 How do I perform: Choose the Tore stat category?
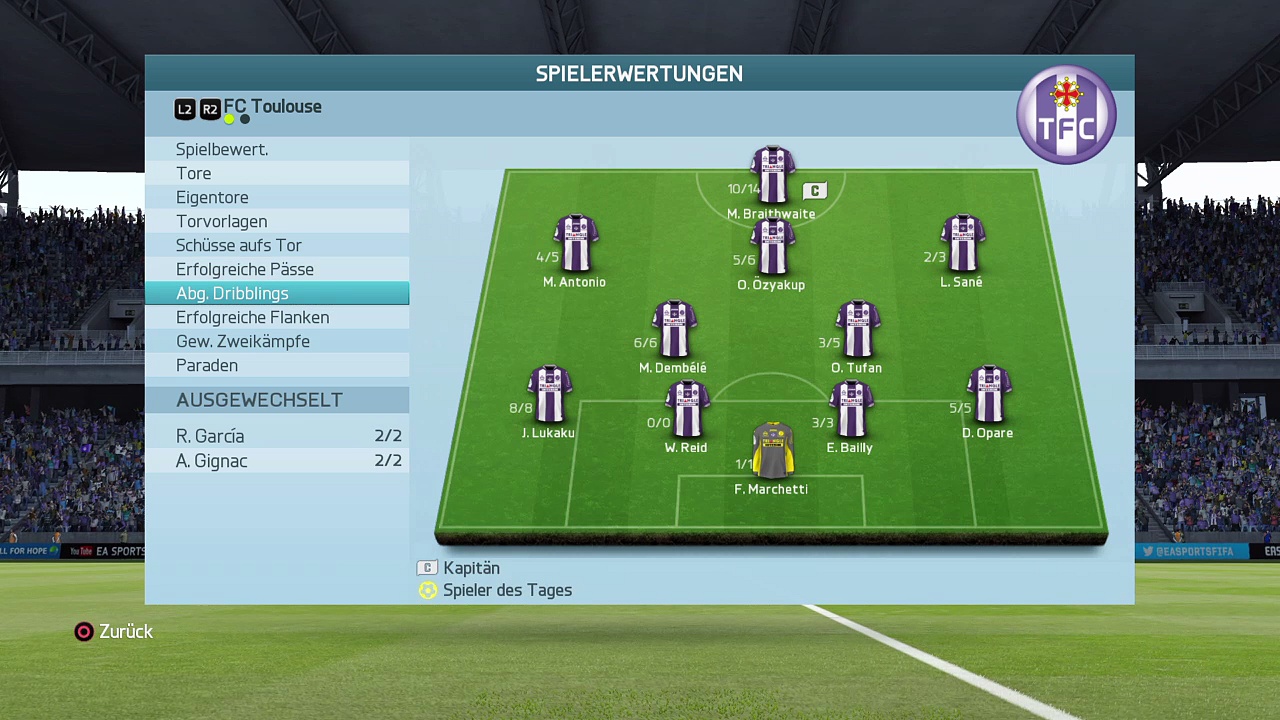194,173
